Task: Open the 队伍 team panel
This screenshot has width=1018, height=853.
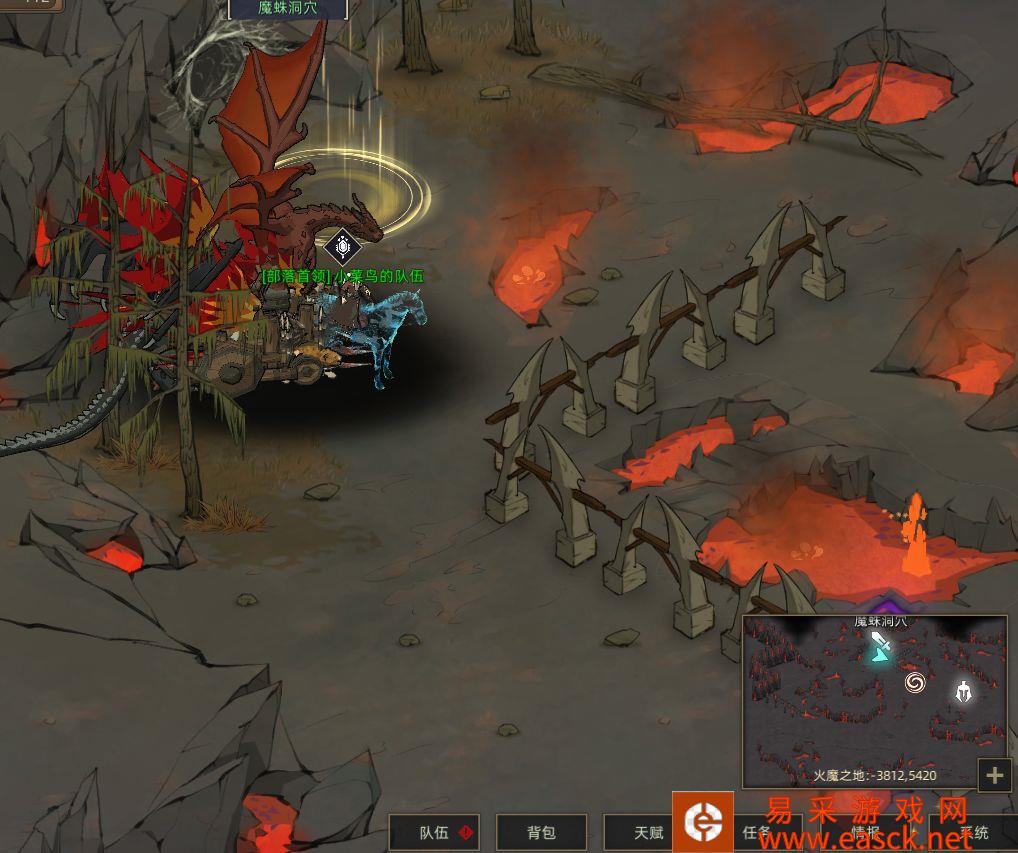Action: (x=434, y=832)
